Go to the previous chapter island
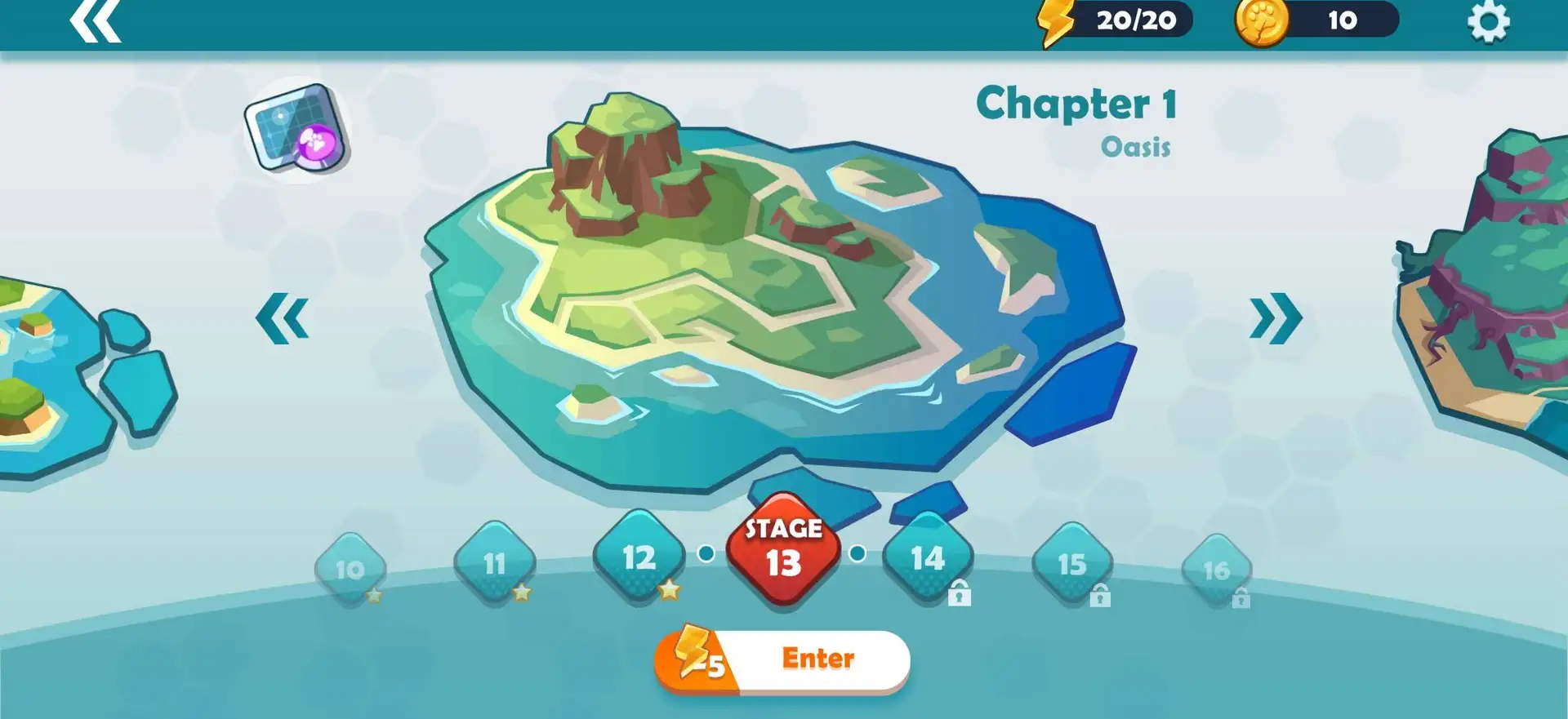The width and height of the screenshot is (1568, 719). 283,317
